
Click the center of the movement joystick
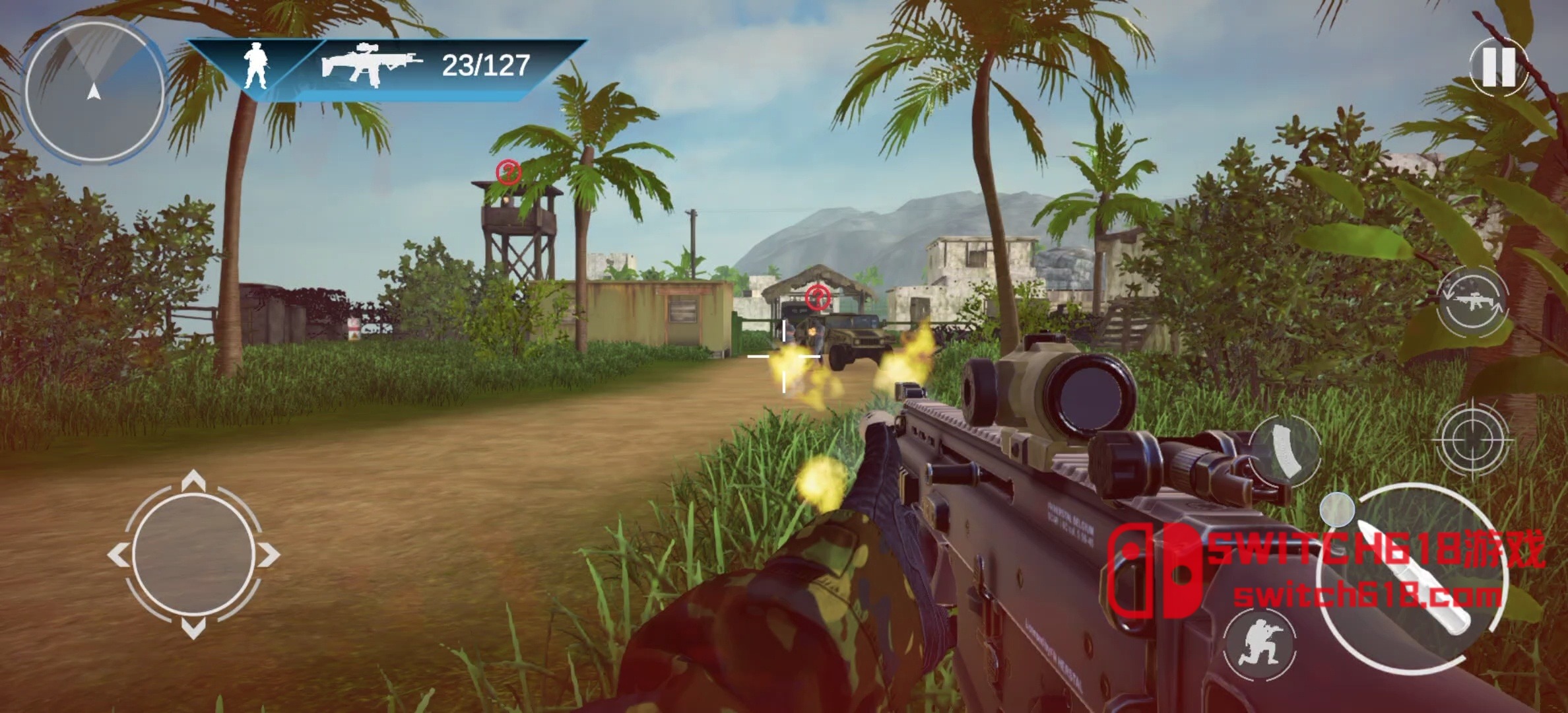pos(193,555)
